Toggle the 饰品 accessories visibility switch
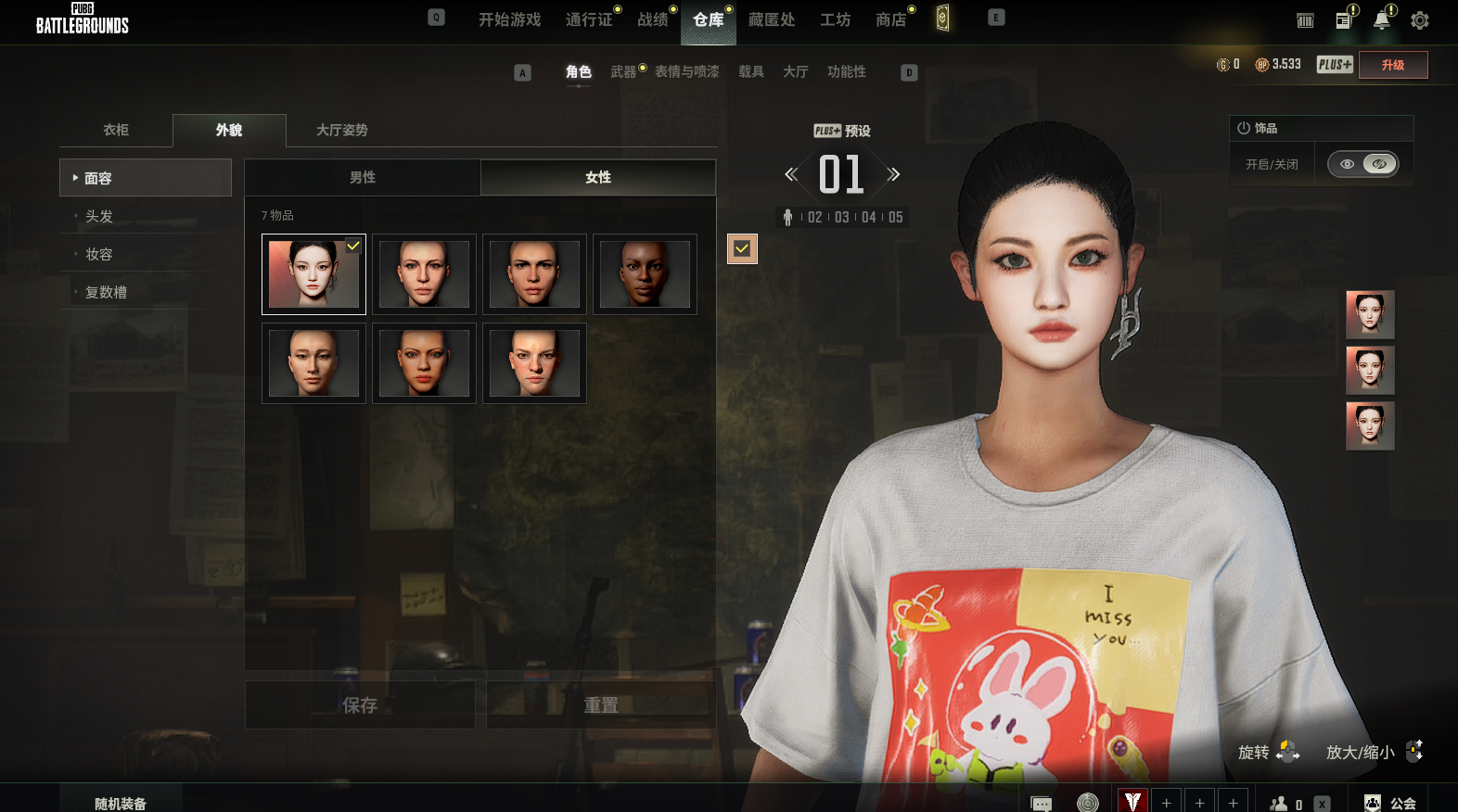The width and height of the screenshot is (1458, 812). [1362, 164]
